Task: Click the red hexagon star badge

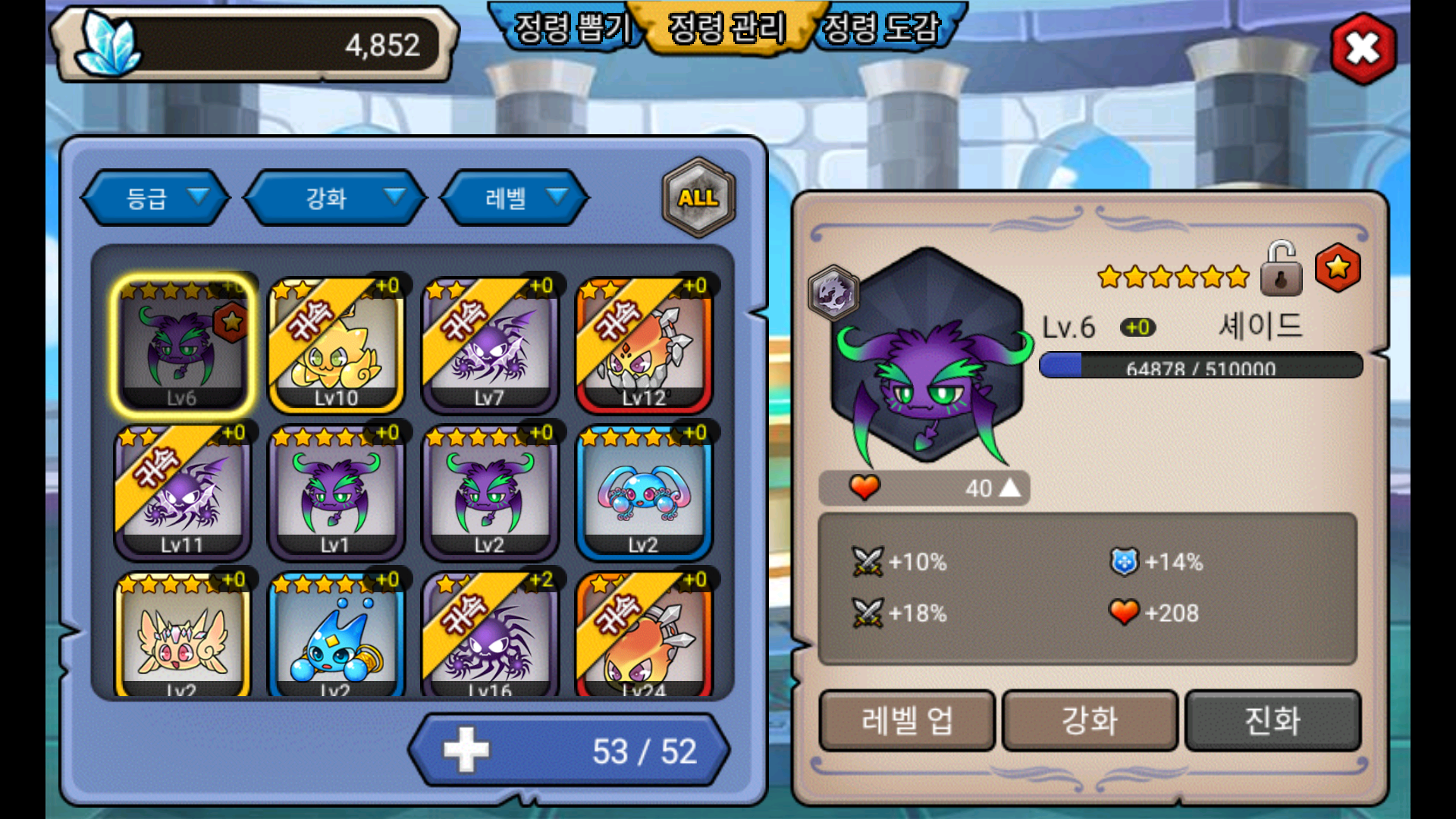Action: (1338, 268)
